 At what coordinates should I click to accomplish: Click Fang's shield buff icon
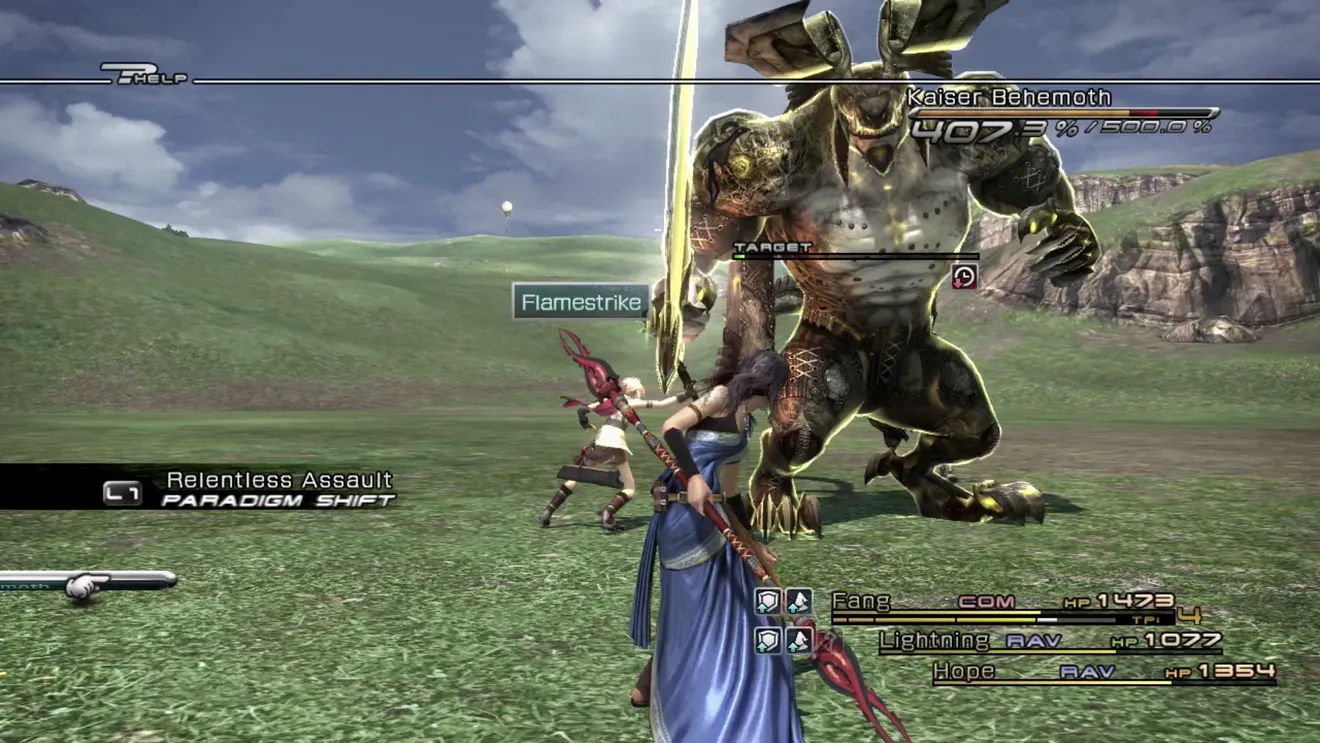coord(767,601)
